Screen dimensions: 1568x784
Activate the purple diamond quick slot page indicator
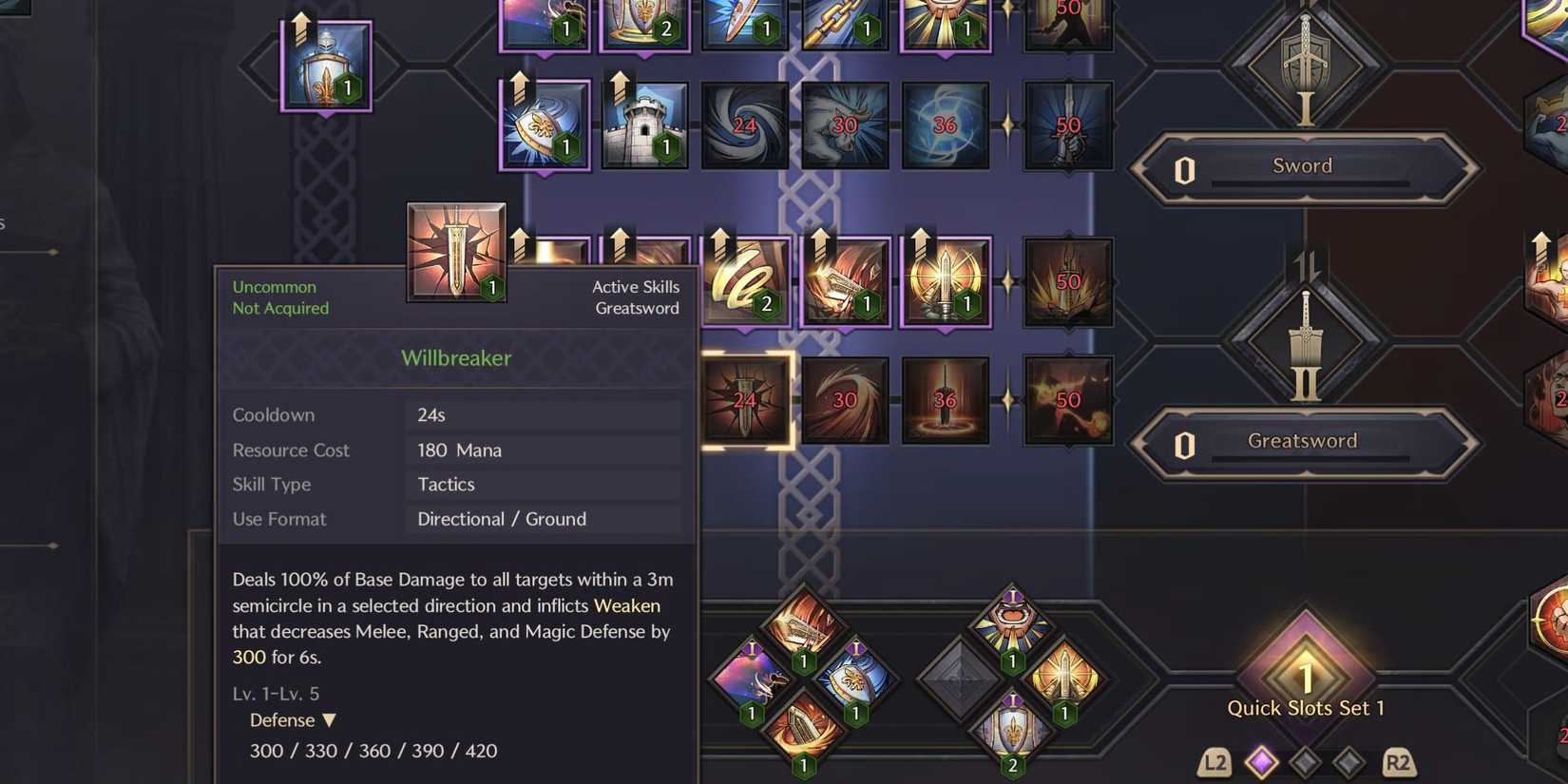tap(1261, 760)
